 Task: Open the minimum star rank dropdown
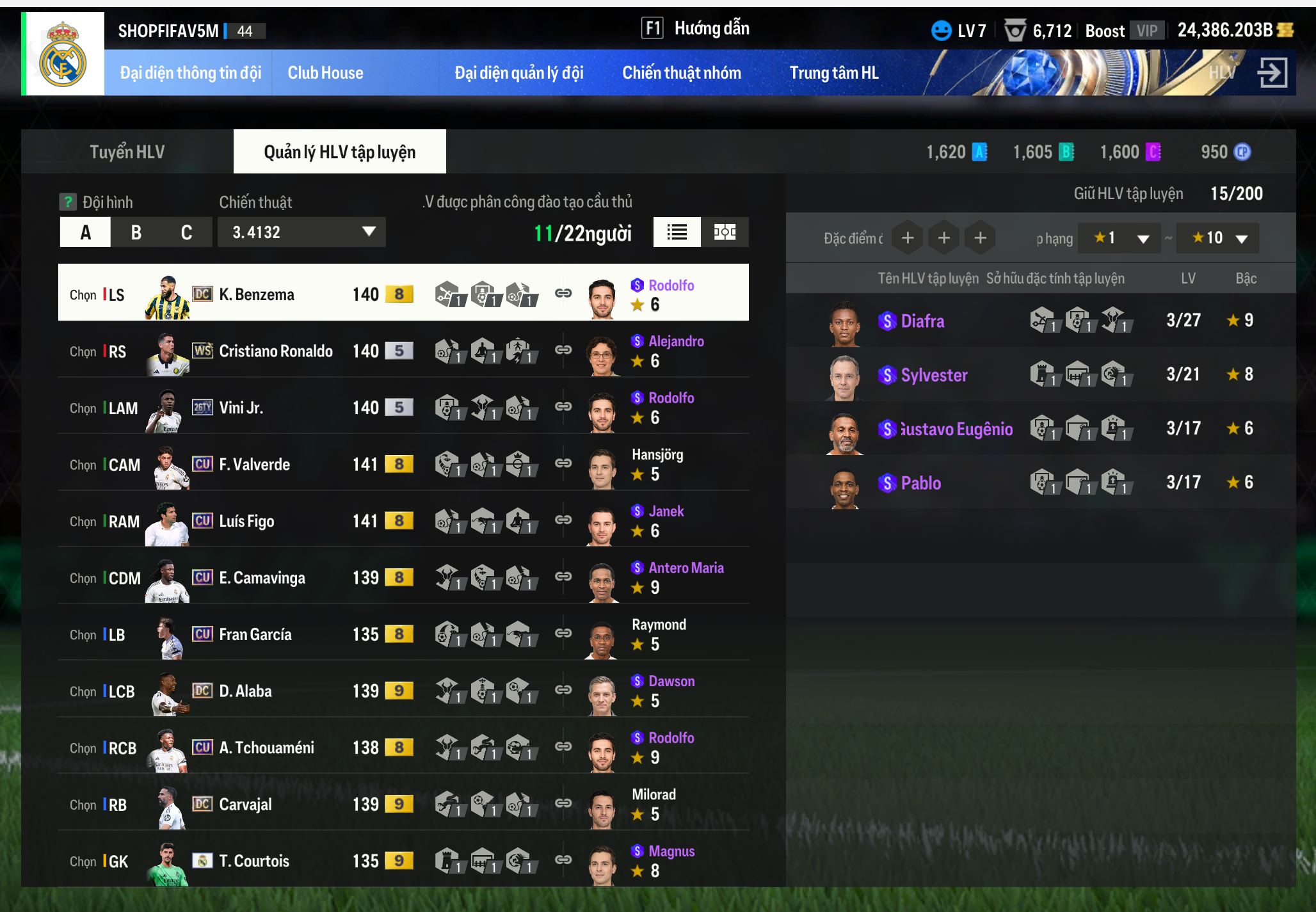(x=1119, y=238)
